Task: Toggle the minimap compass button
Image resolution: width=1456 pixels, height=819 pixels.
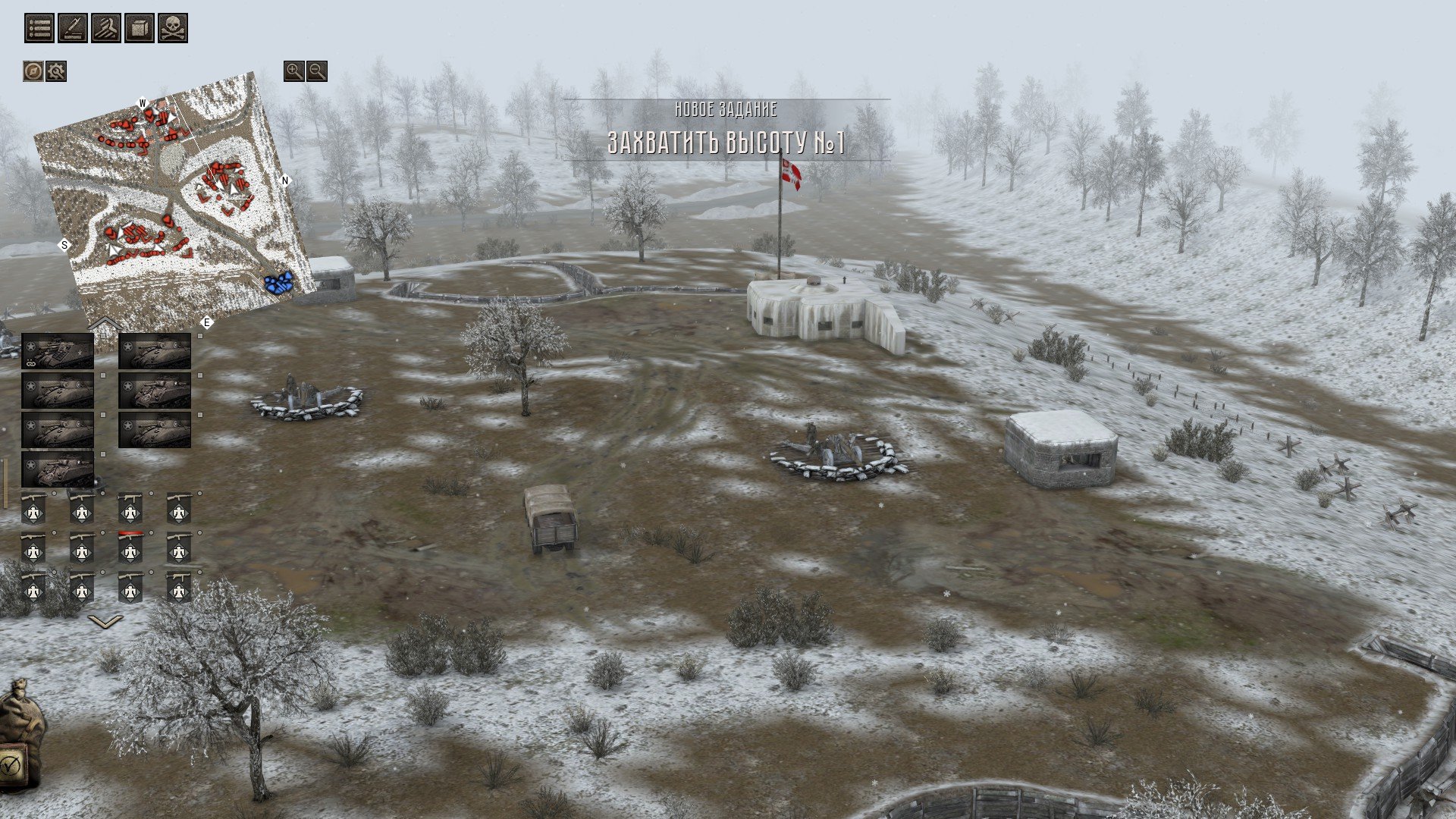Action: 33,71
